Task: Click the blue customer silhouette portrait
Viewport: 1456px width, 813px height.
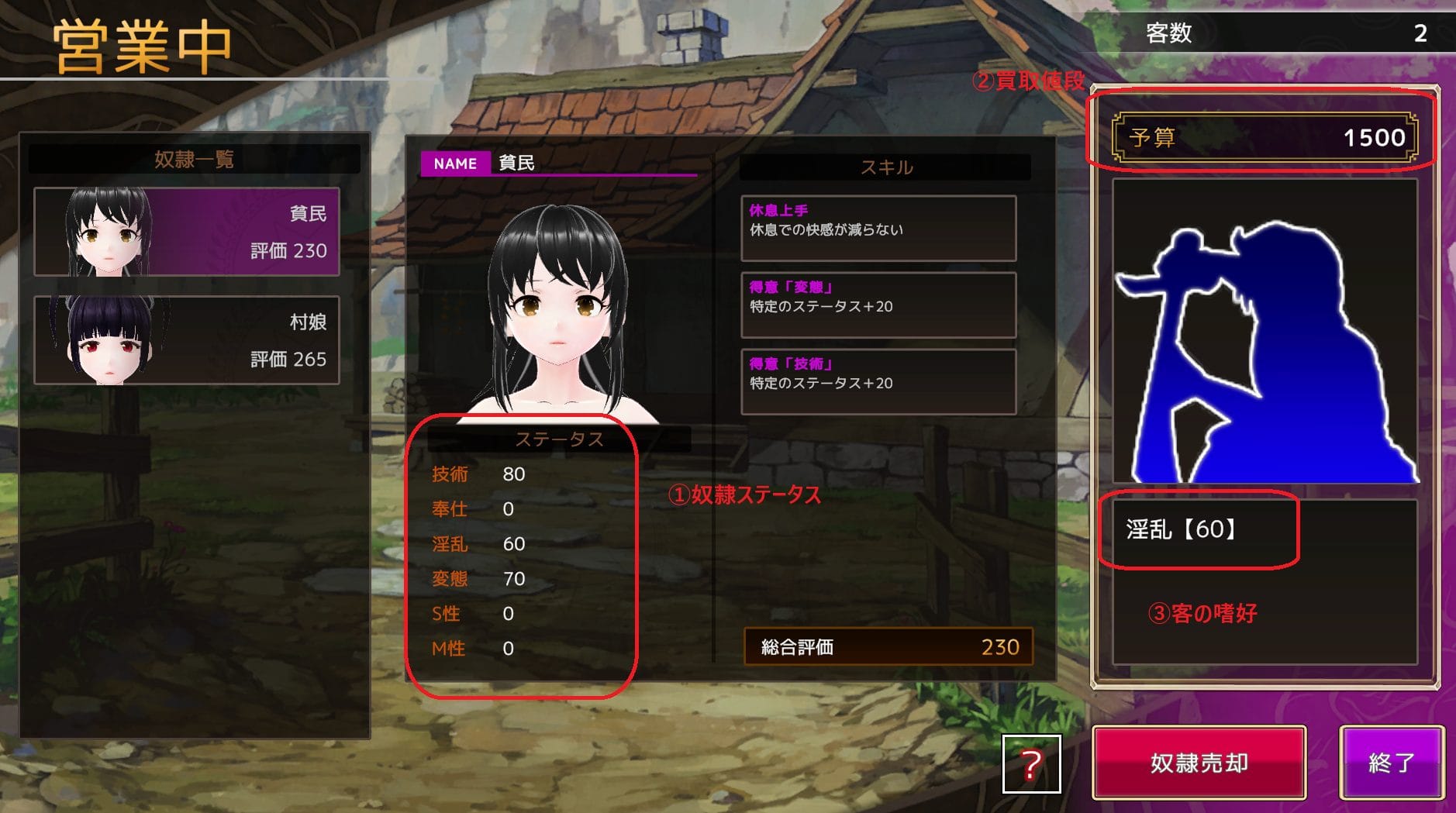Action: tap(1265, 332)
